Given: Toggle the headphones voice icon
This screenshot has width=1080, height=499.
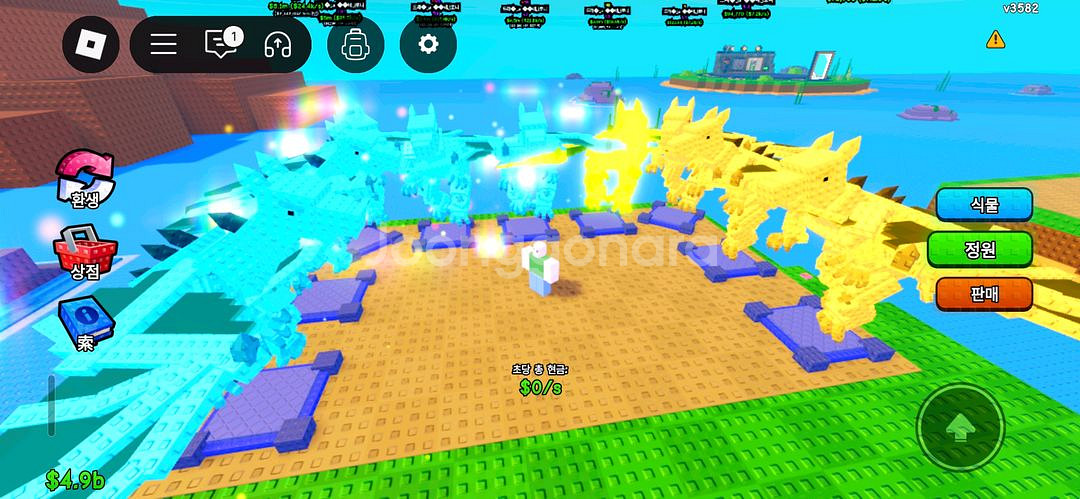Looking at the screenshot, I should 277,44.
